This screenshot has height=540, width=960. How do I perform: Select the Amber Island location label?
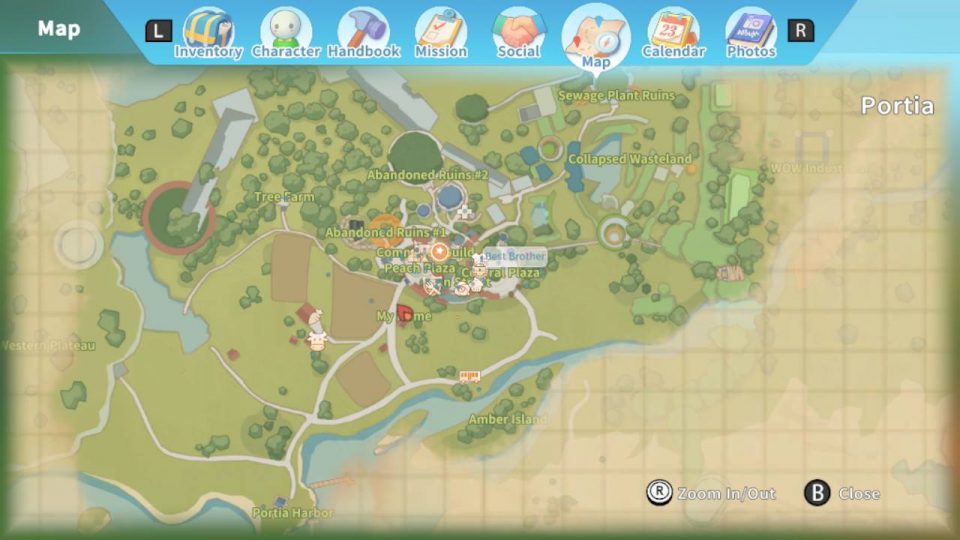[507, 420]
